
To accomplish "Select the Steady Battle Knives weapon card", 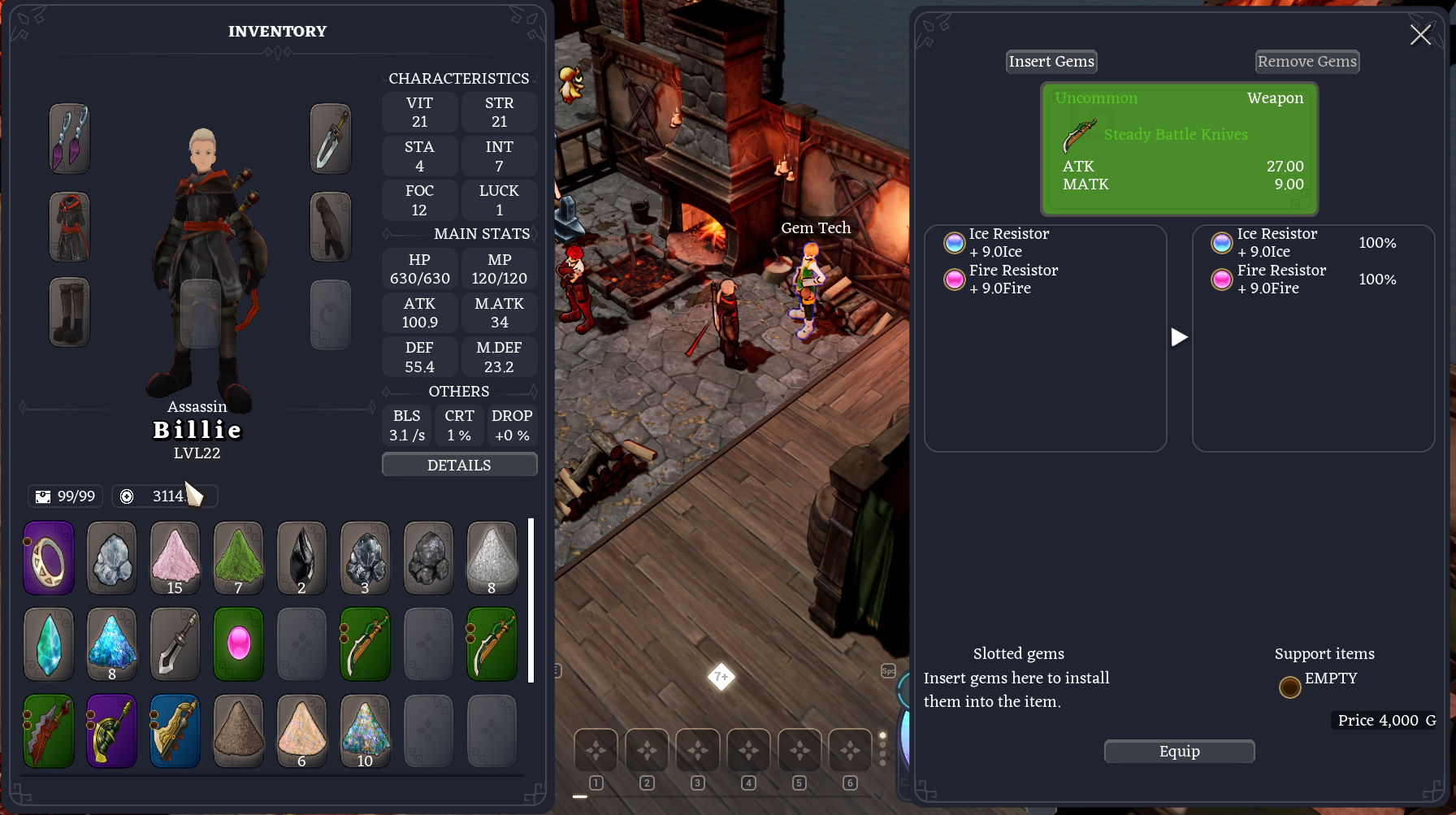I will coord(1179,149).
